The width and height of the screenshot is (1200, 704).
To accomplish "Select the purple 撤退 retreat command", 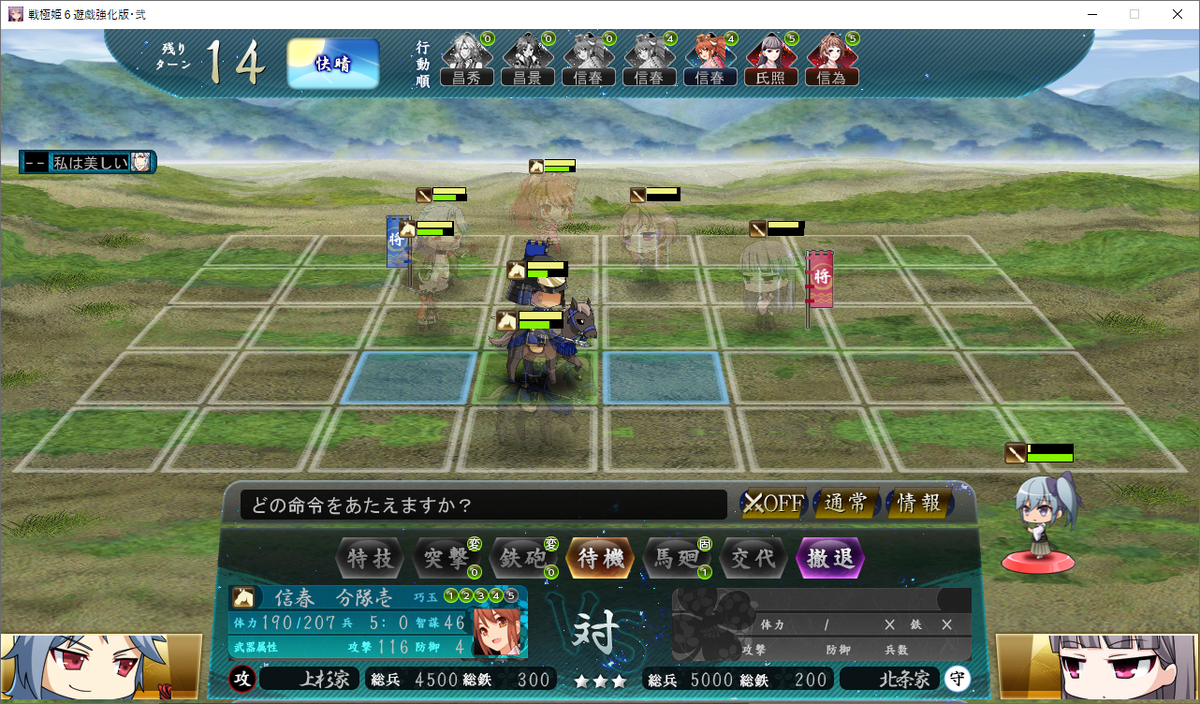I will tap(830, 558).
